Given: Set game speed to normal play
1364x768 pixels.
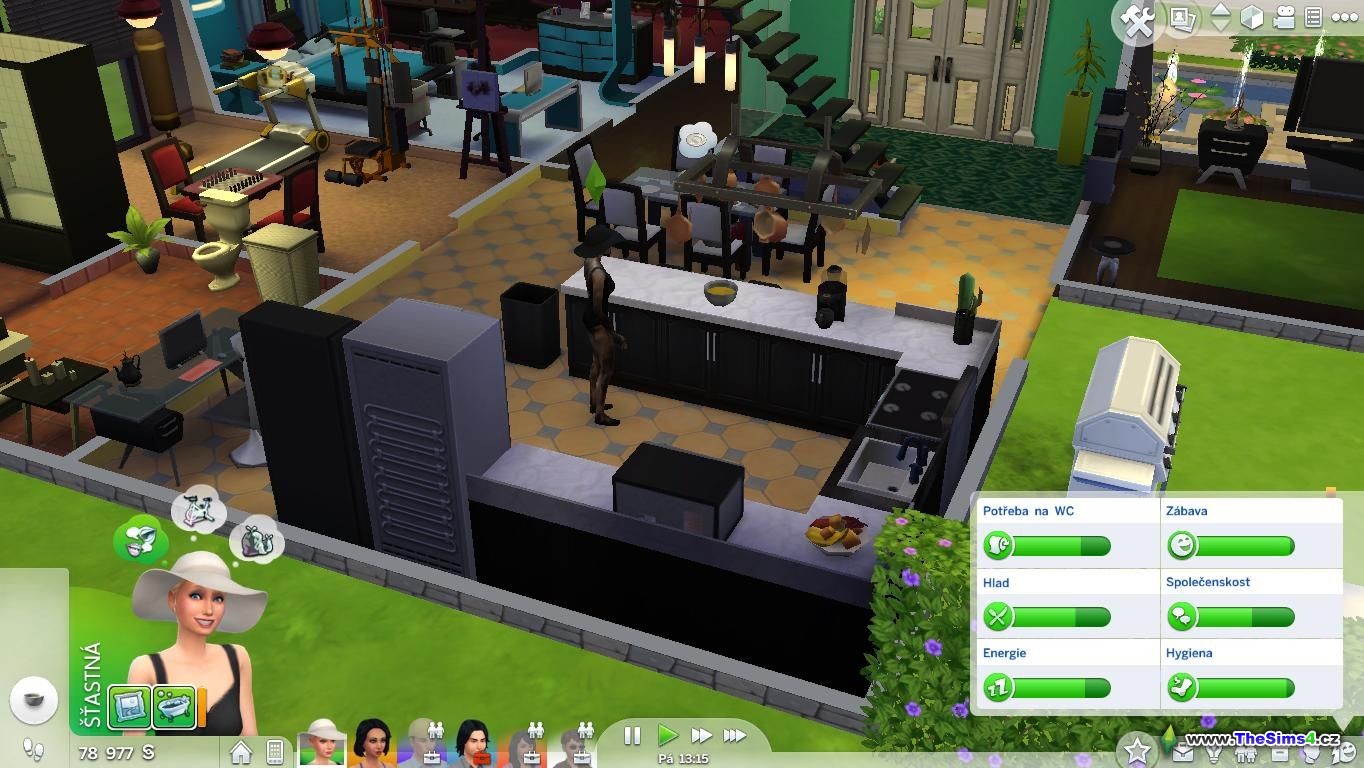Looking at the screenshot, I should point(667,736).
